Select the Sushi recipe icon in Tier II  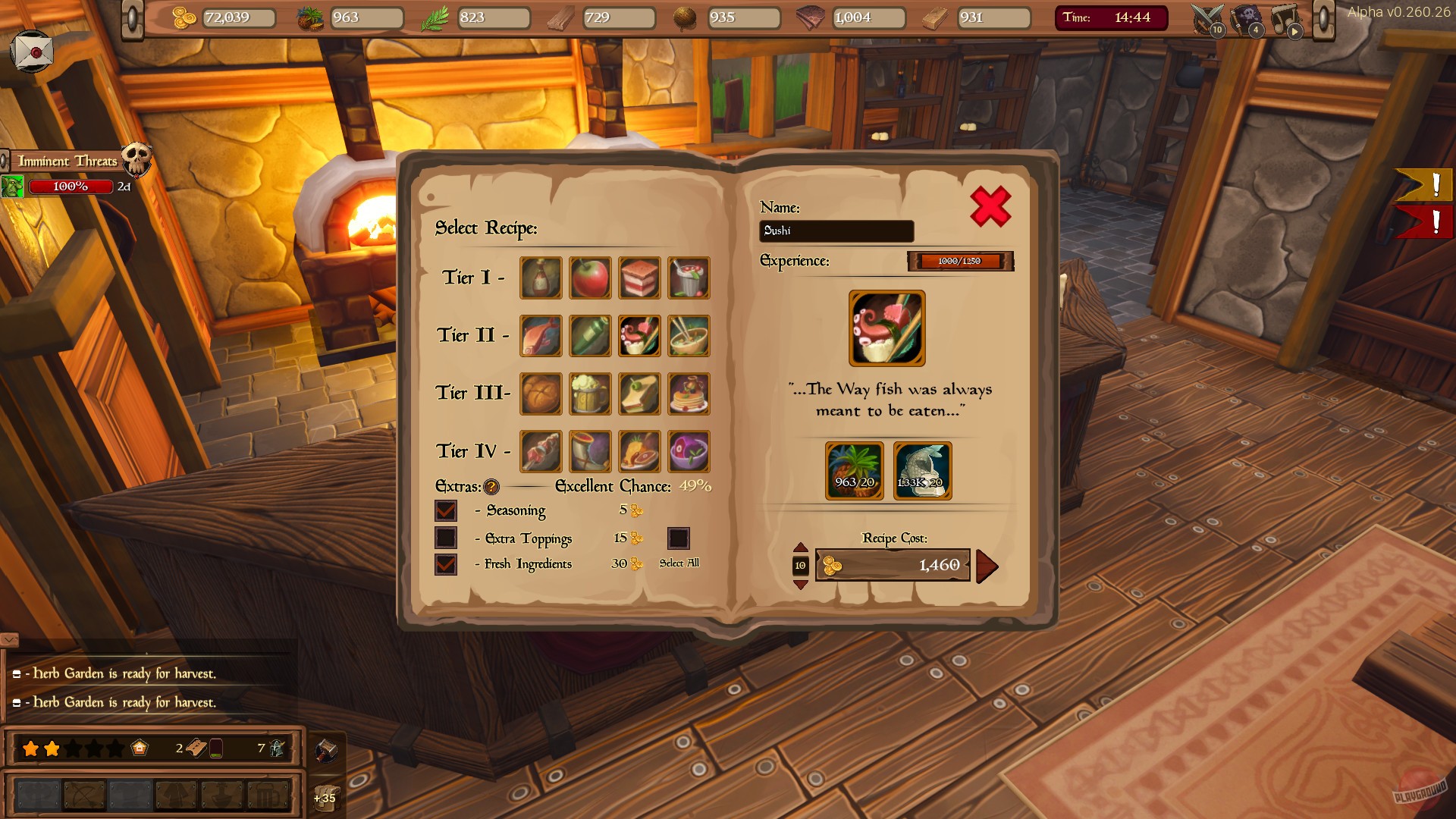coord(639,336)
